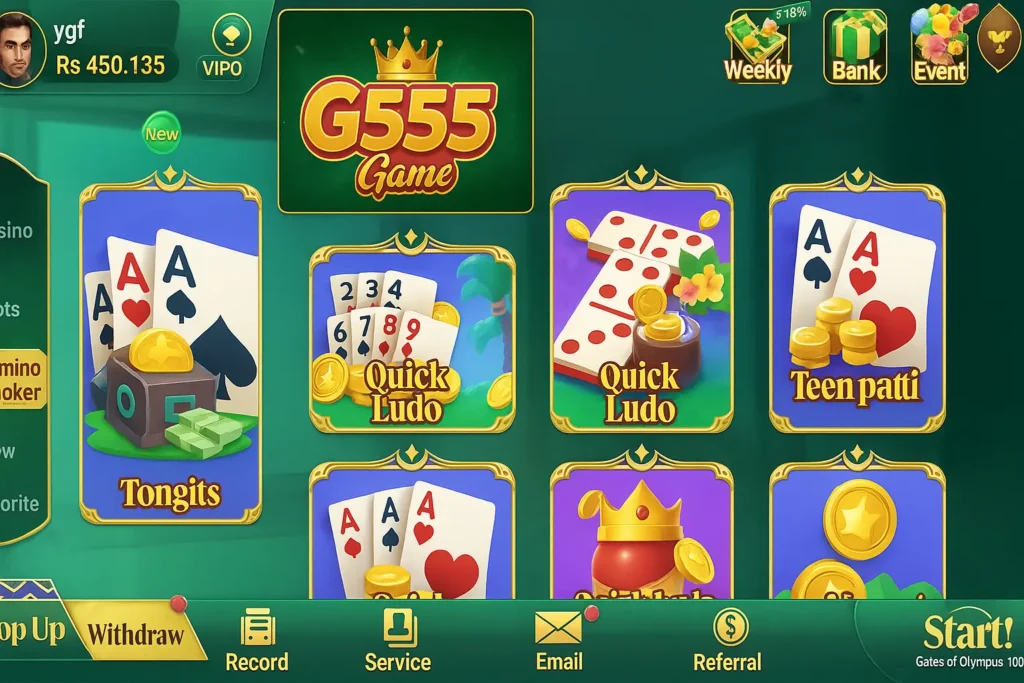Choose the crown game tile

[x=641, y=532]
